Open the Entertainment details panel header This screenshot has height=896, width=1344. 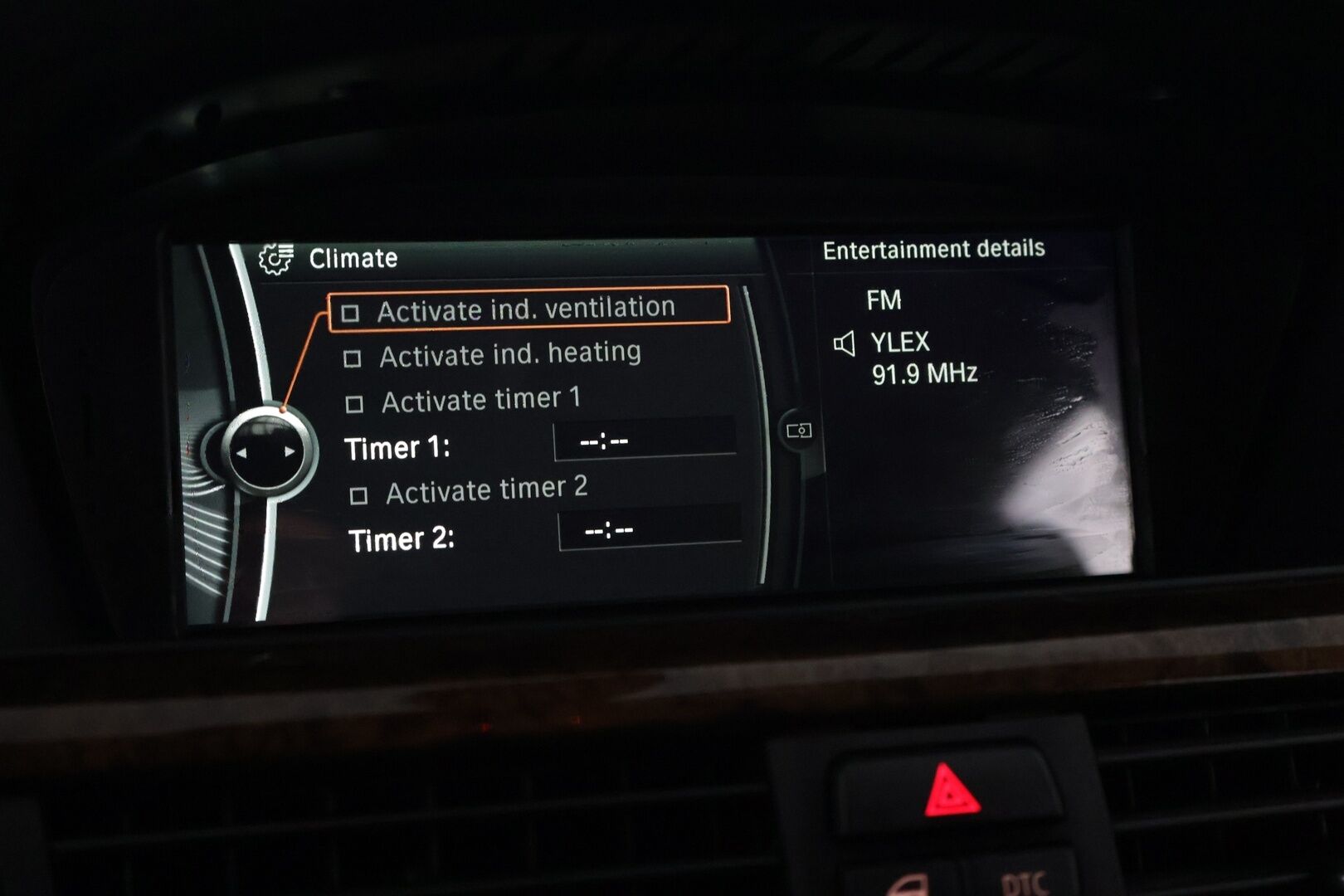(934, 248)
